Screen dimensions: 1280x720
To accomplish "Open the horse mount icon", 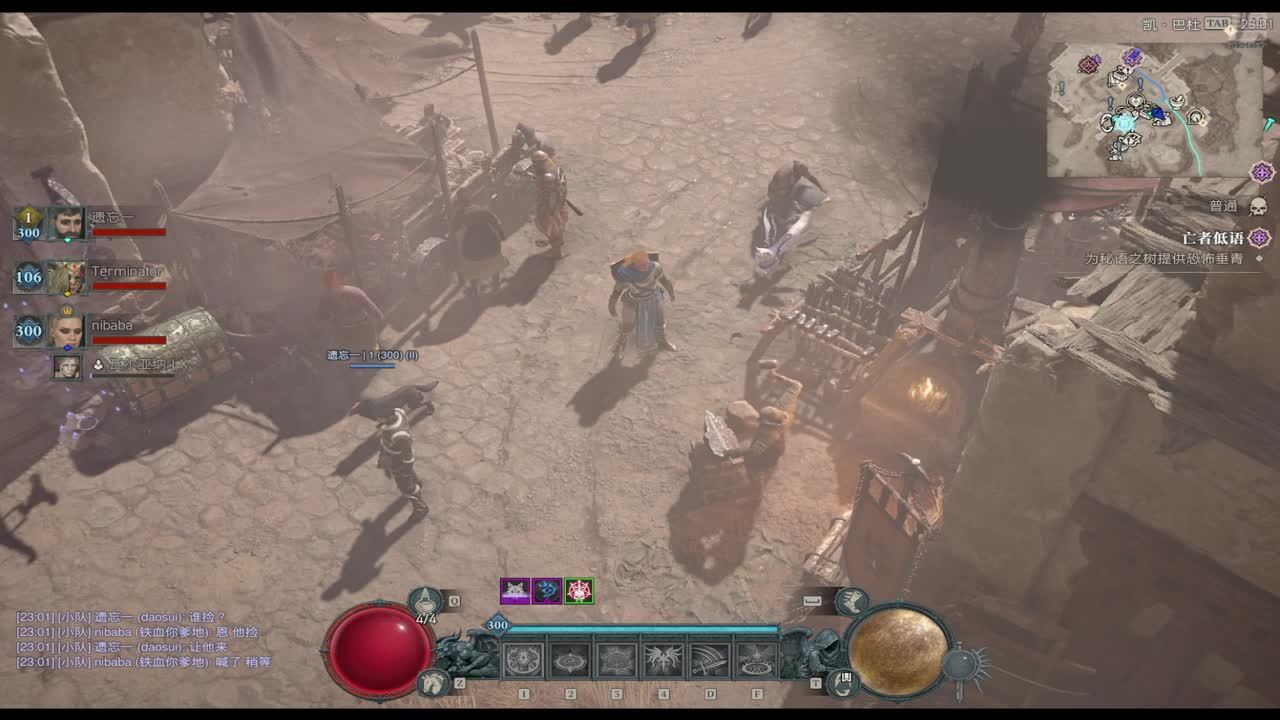I will point(433,682).
